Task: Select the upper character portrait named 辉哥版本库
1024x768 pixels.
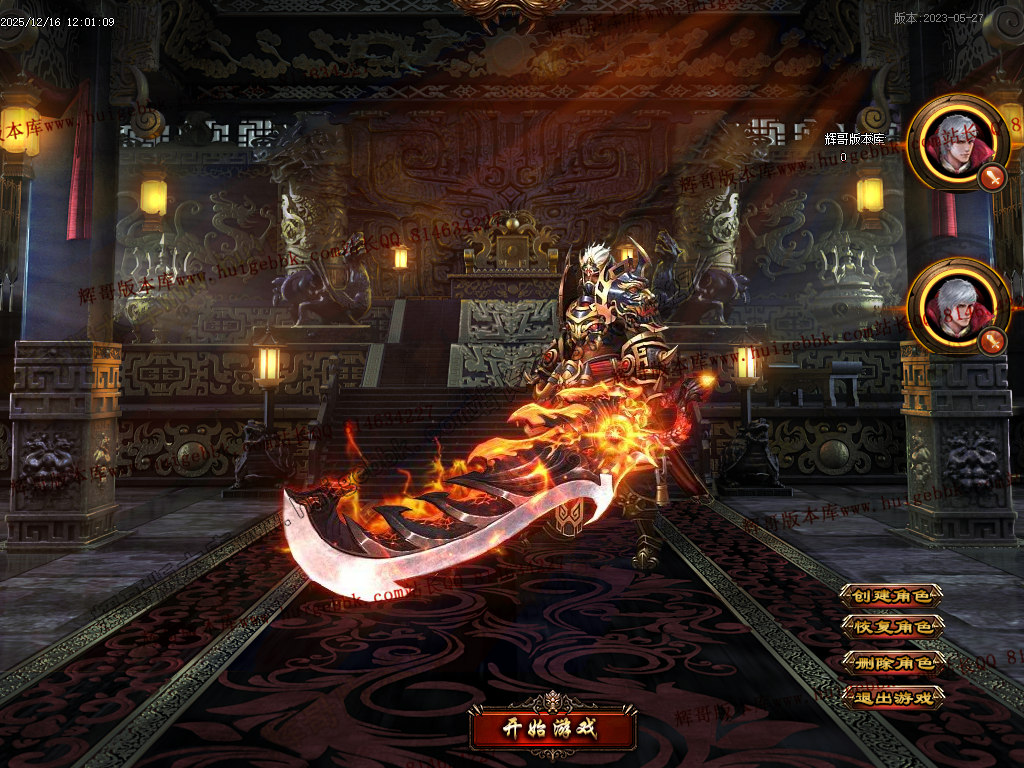Action: pos(957,142)
